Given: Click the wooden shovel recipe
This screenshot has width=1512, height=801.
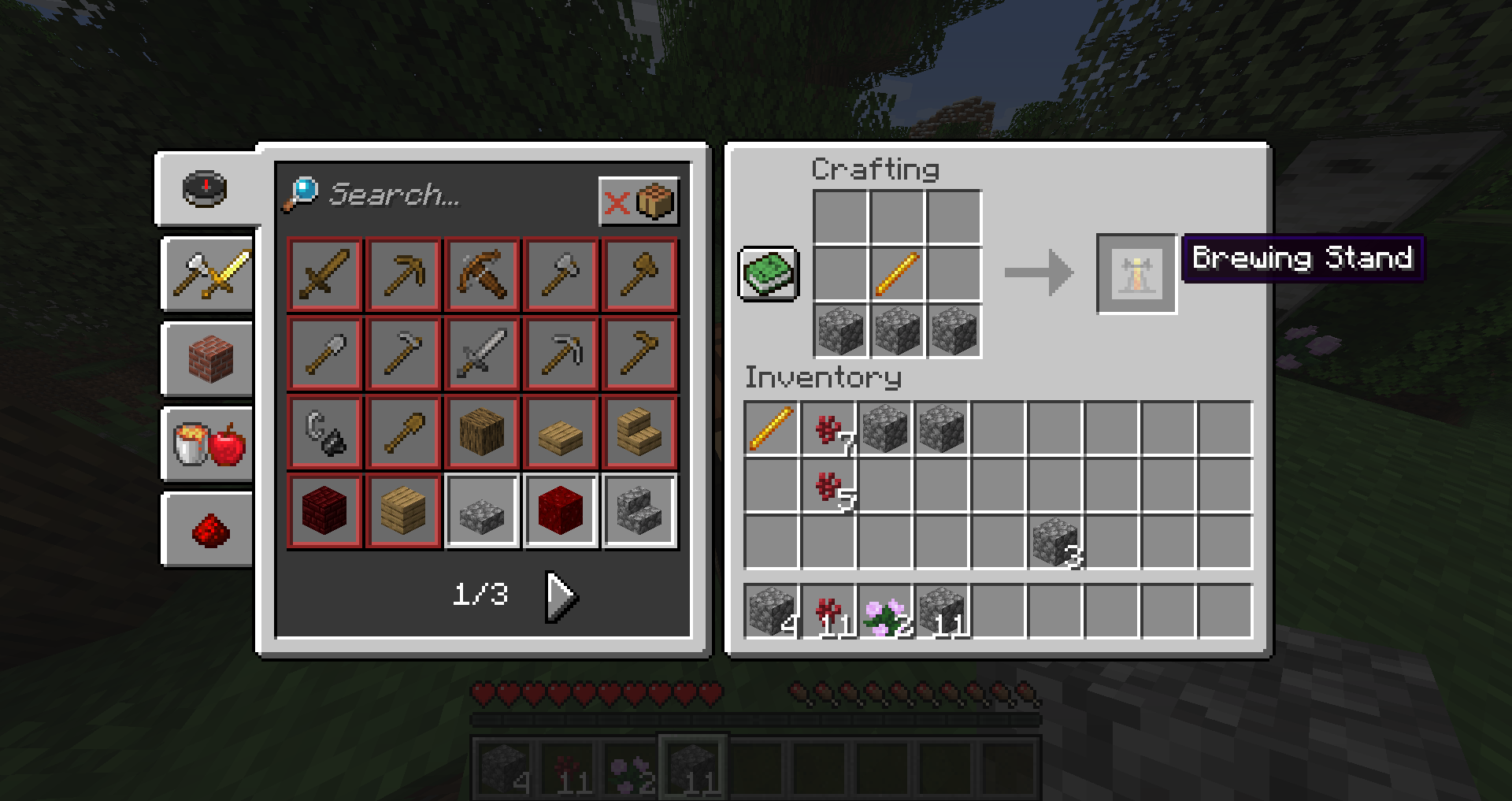Looking at the screenshot, I should tap(403, 432).
